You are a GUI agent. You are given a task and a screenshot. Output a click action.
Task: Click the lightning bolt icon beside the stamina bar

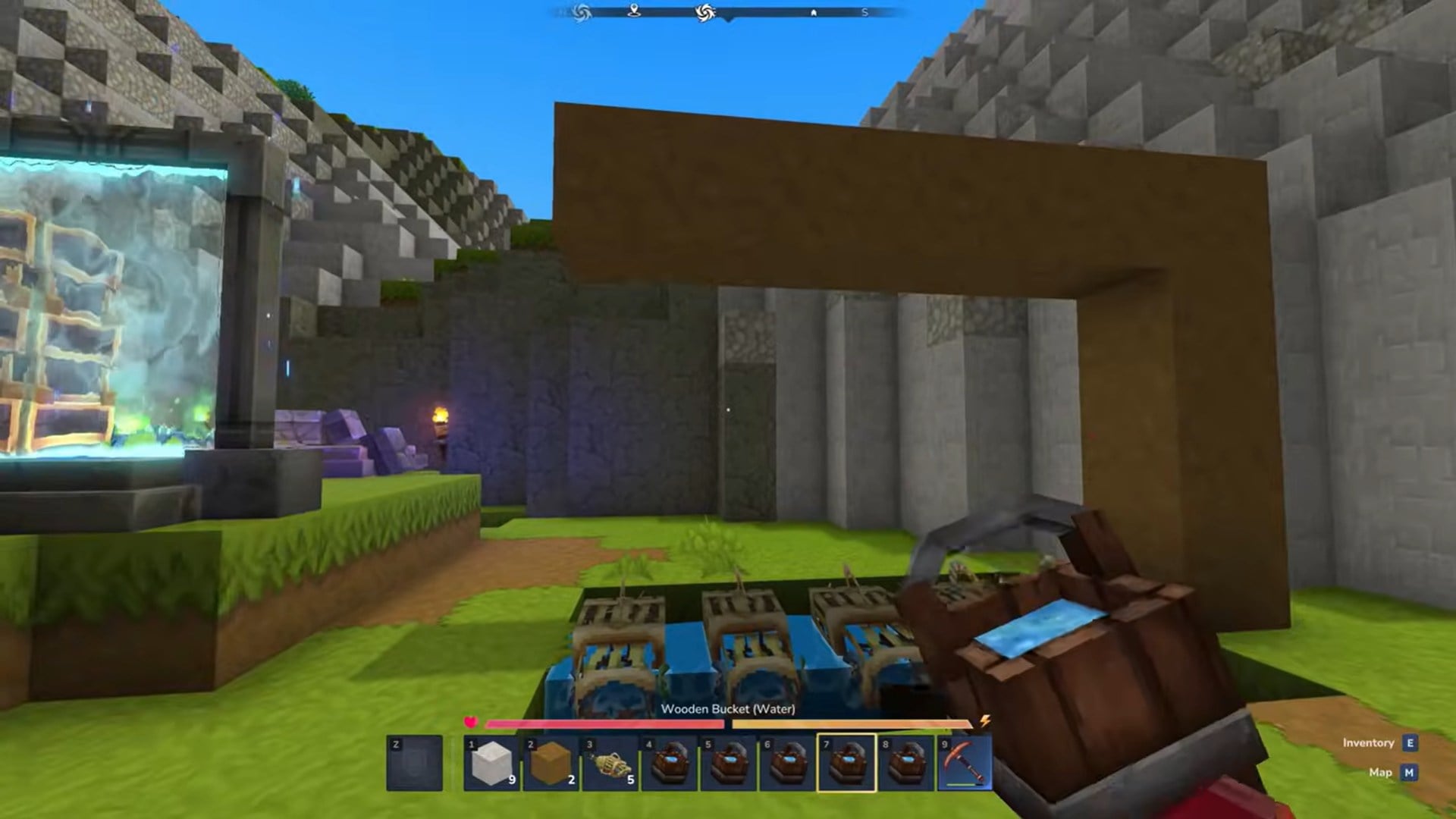[985, 722]
